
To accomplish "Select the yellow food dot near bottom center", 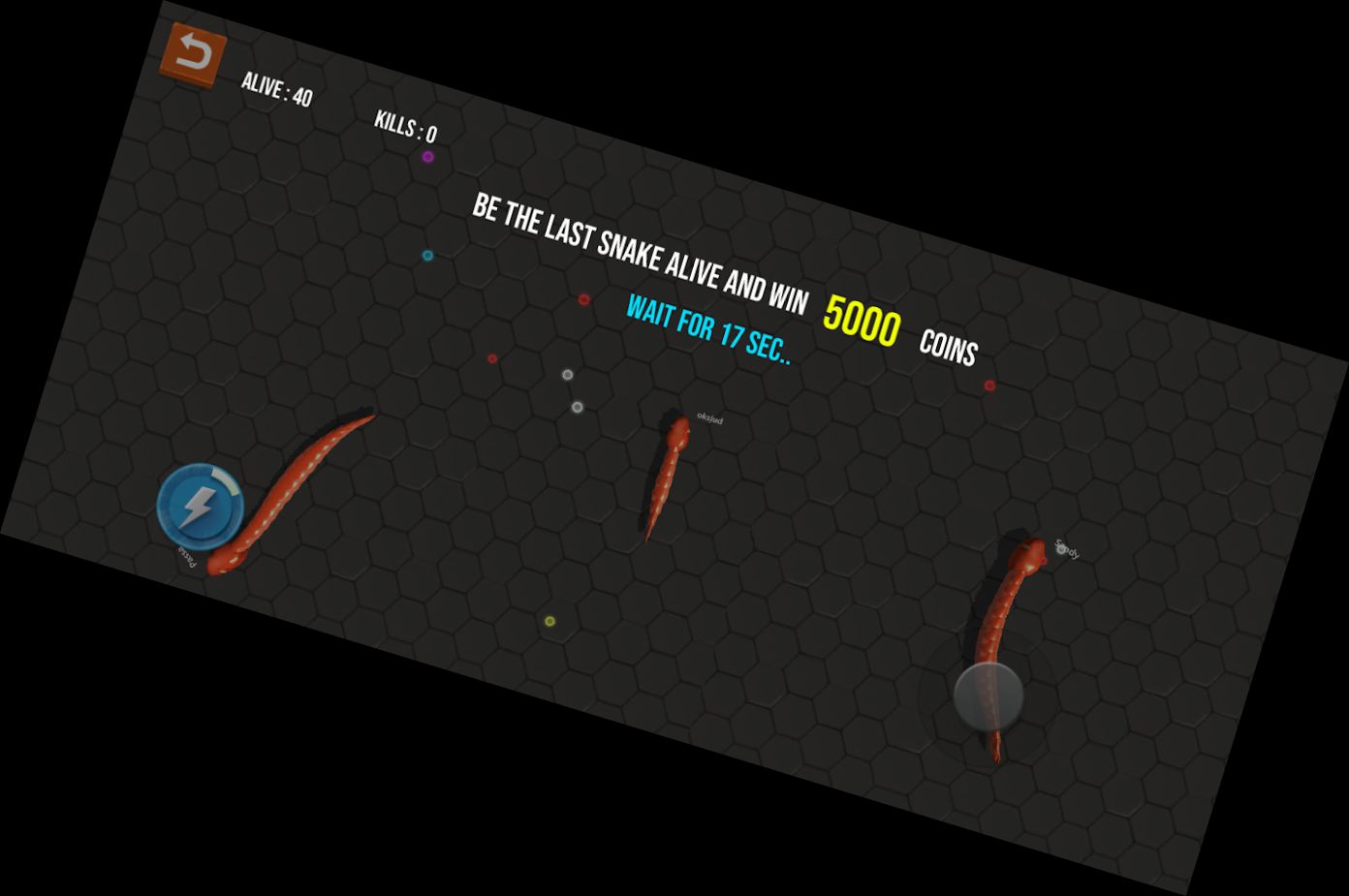I will tap(549, 621).
